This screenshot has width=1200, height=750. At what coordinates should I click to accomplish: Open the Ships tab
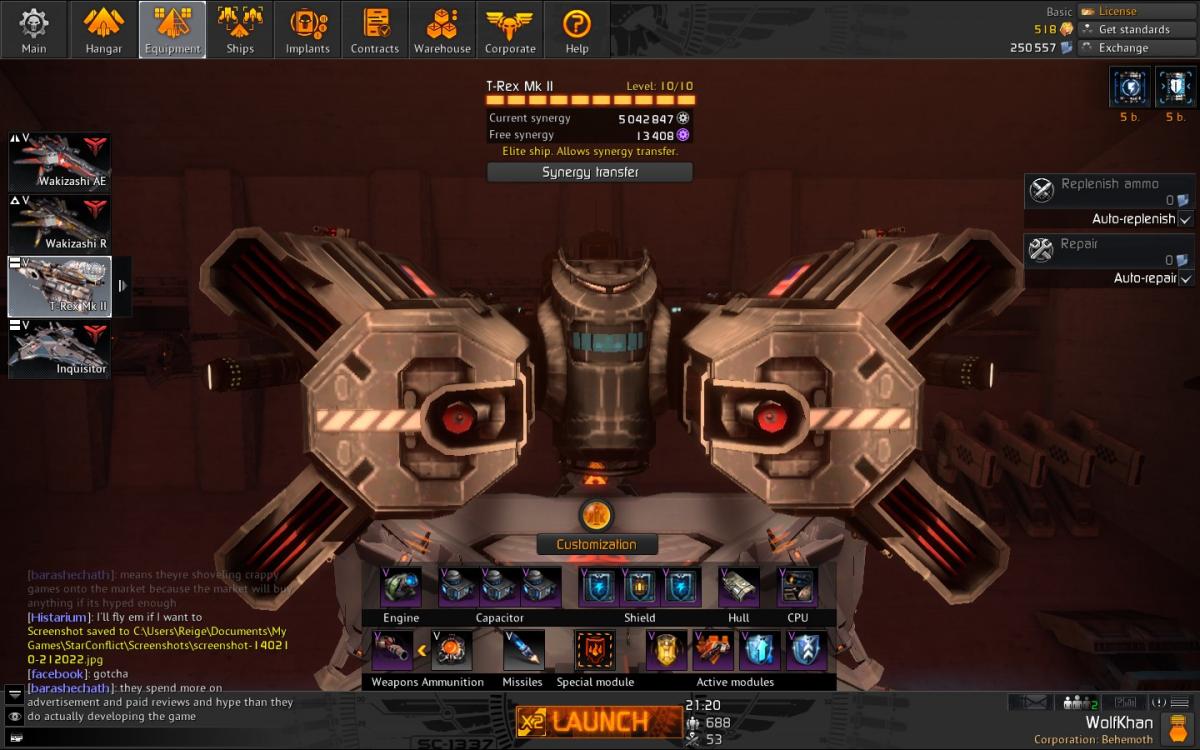(x=240, y=30)
